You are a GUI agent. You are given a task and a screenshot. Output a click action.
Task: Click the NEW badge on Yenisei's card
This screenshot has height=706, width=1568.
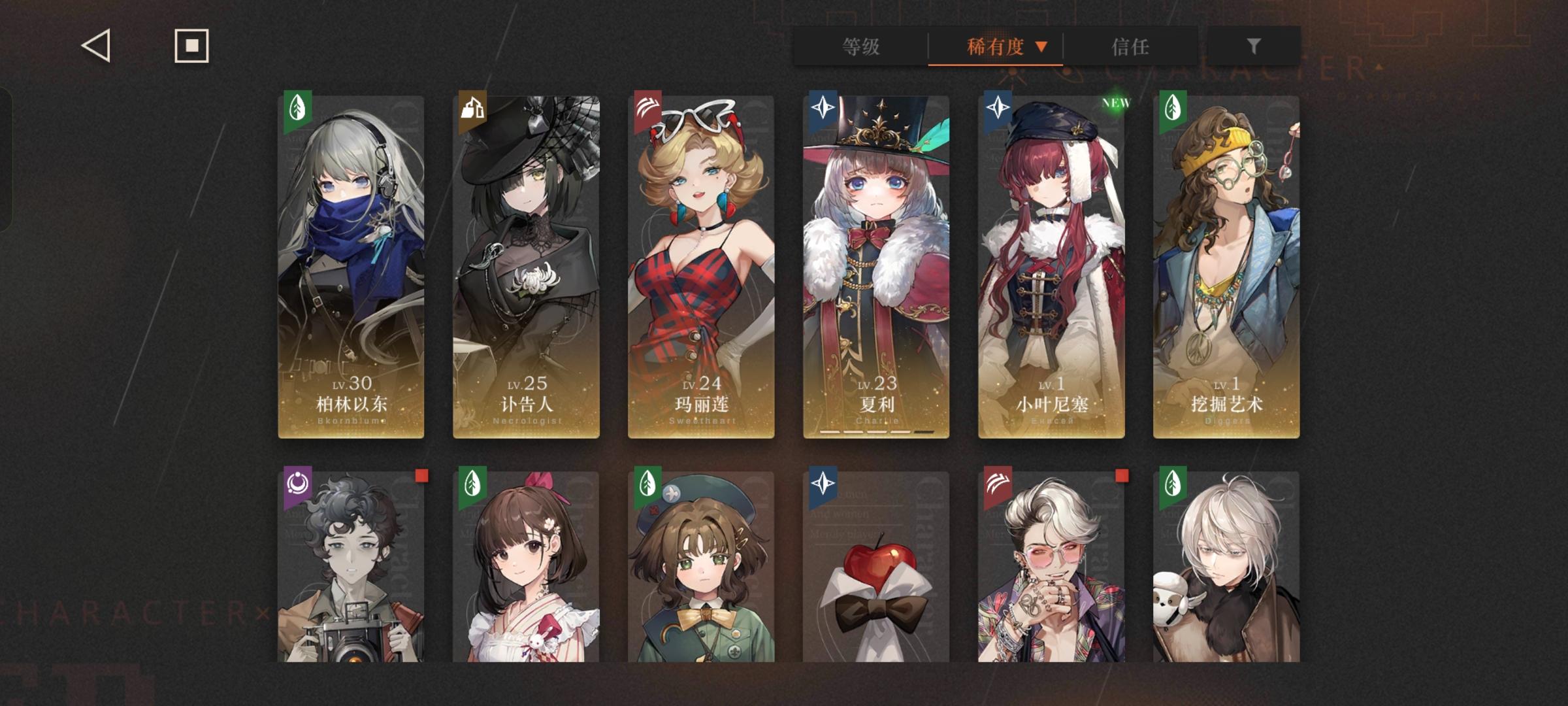[1117, 102]
